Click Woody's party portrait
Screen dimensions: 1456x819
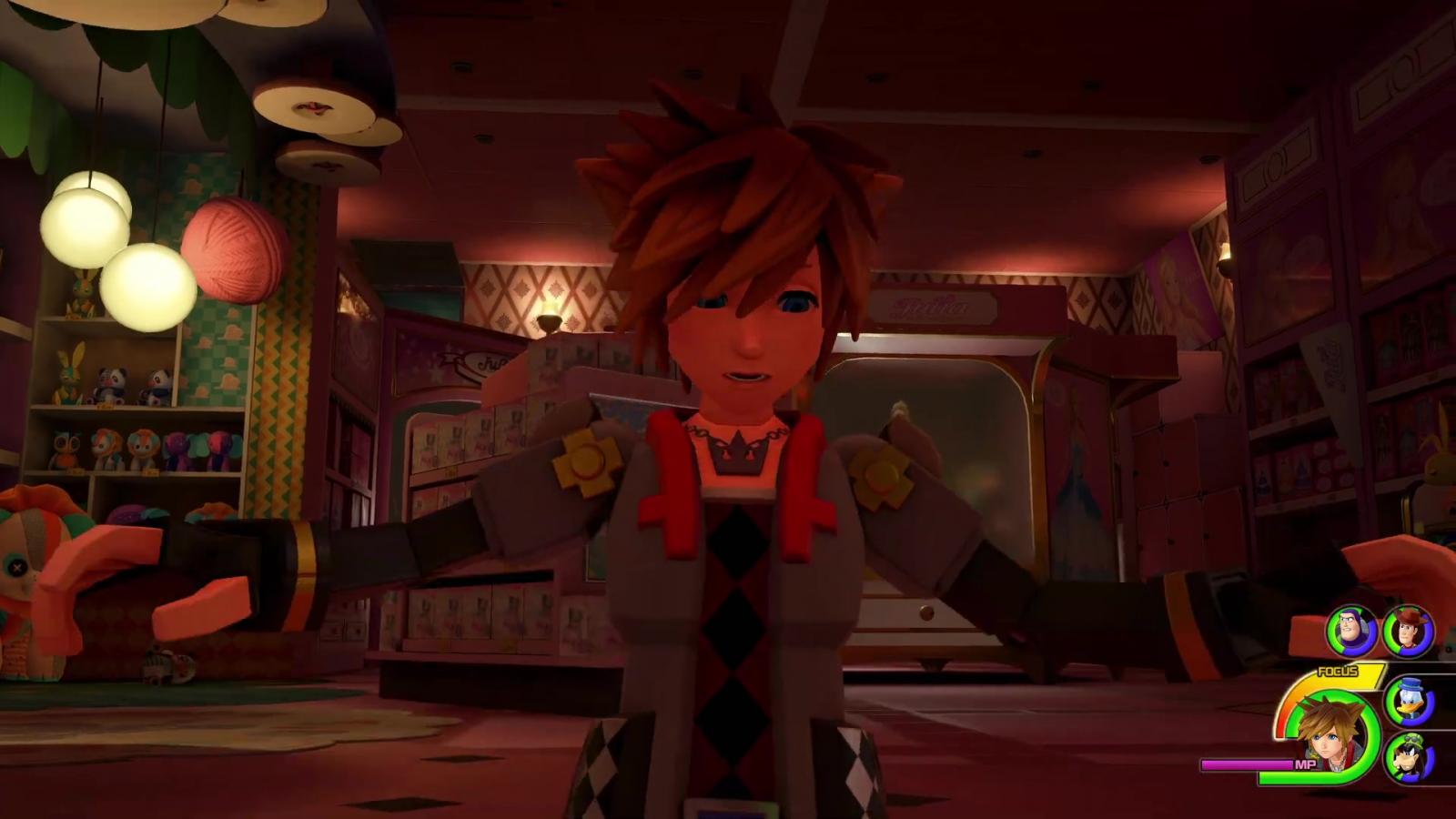(x=1409, y=631)
